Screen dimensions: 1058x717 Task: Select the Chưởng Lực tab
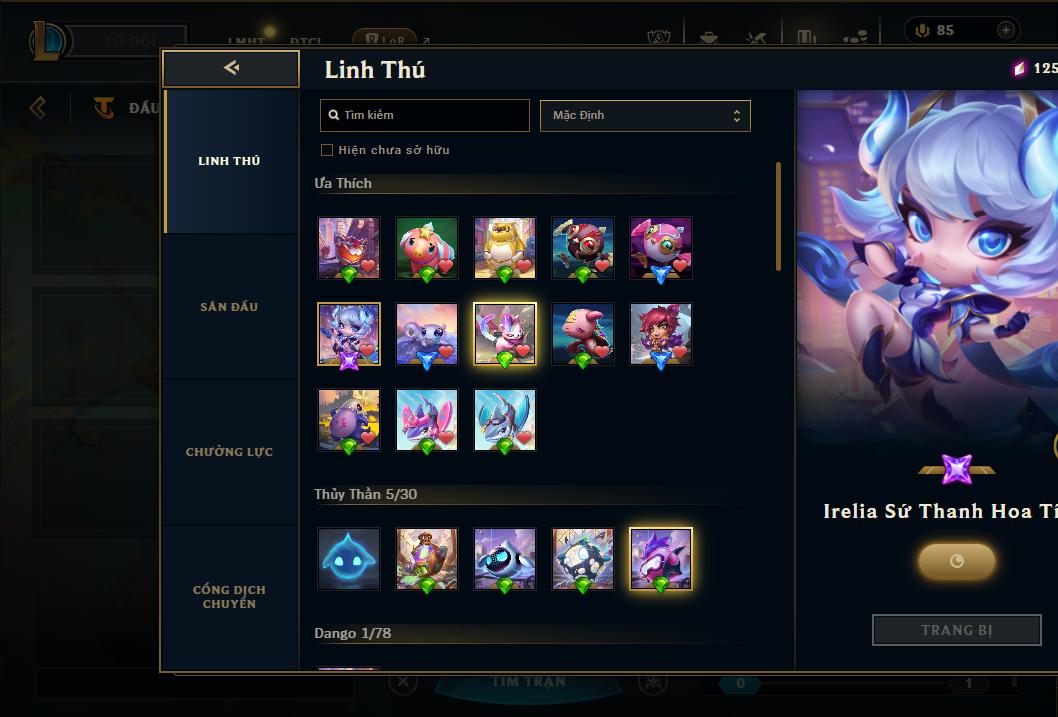229,452
